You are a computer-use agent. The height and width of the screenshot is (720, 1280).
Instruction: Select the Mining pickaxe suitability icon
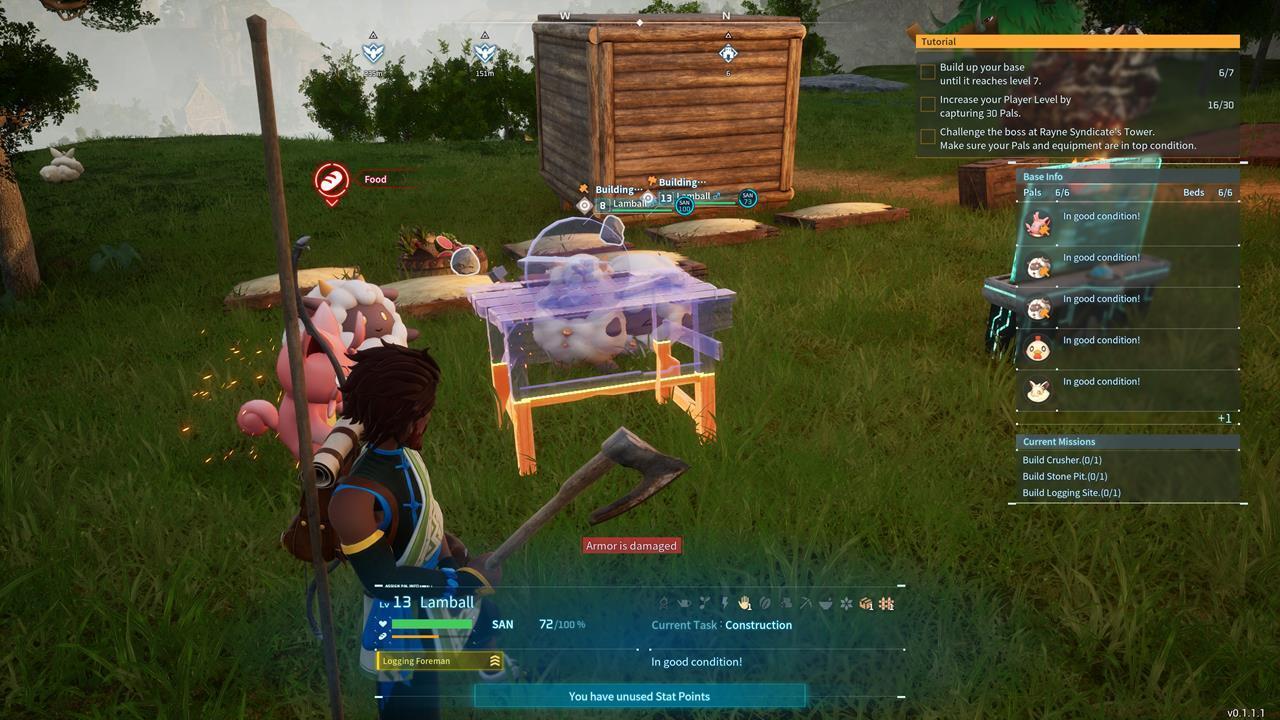807,603
